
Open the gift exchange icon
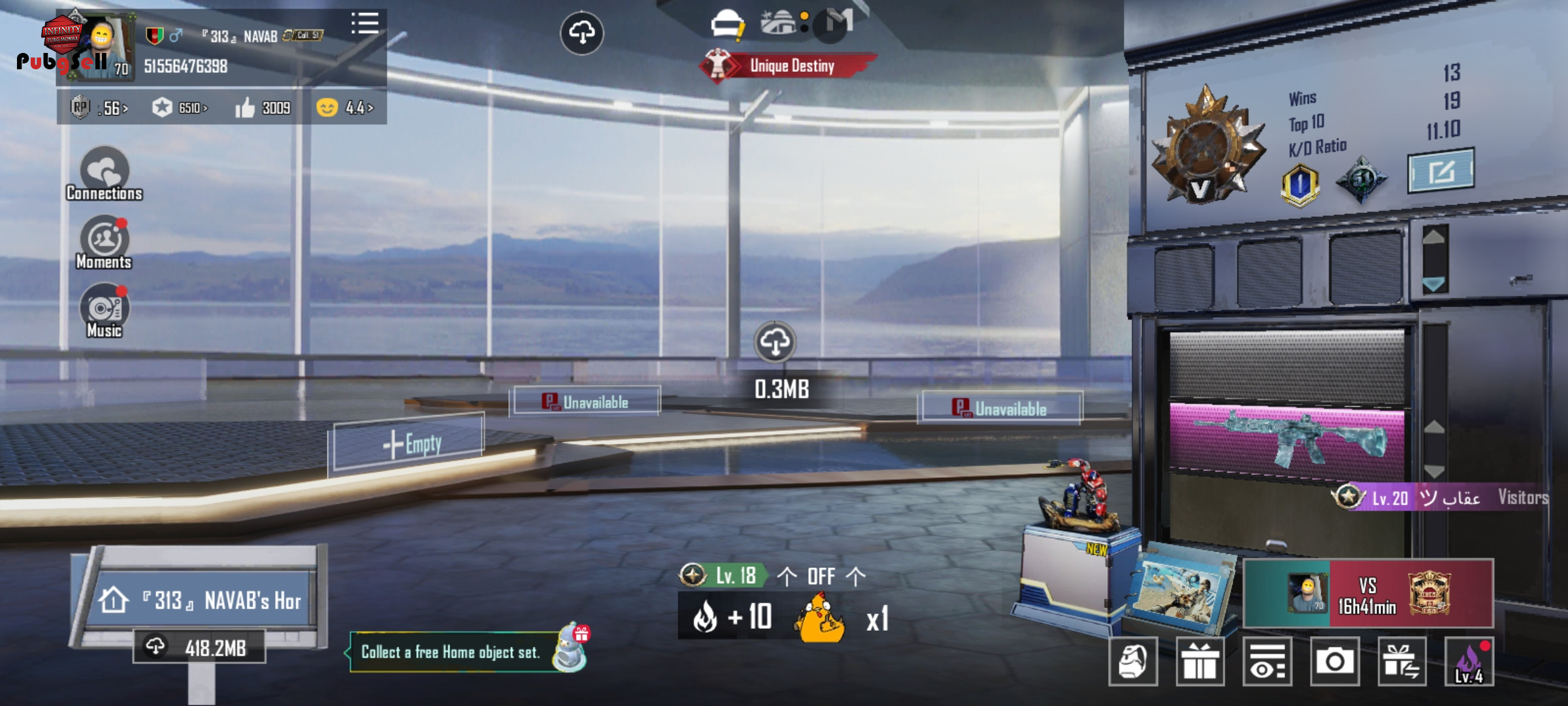(1402, 662)
